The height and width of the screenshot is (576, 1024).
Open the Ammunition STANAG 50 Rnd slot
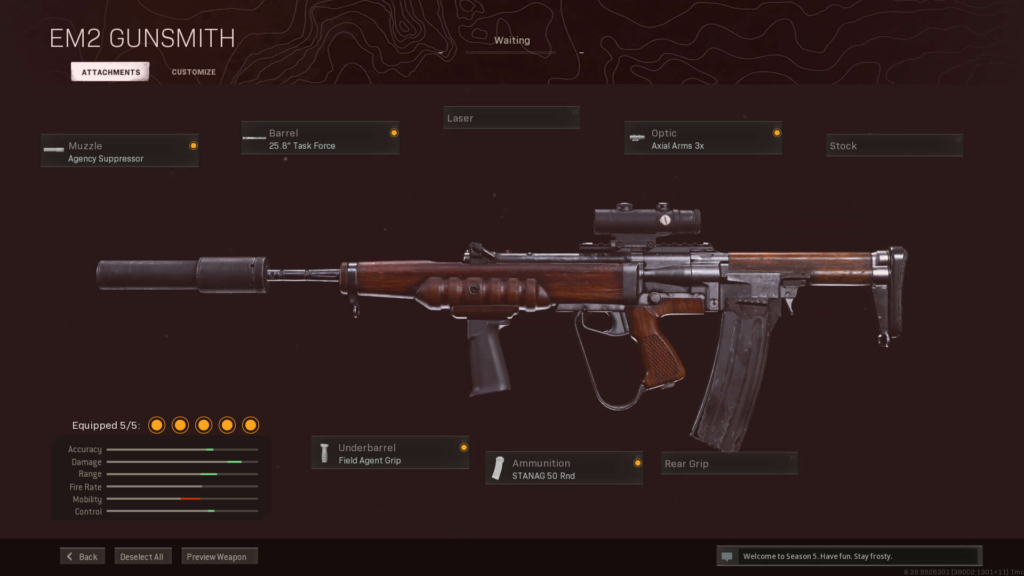(x=564, y=468)
